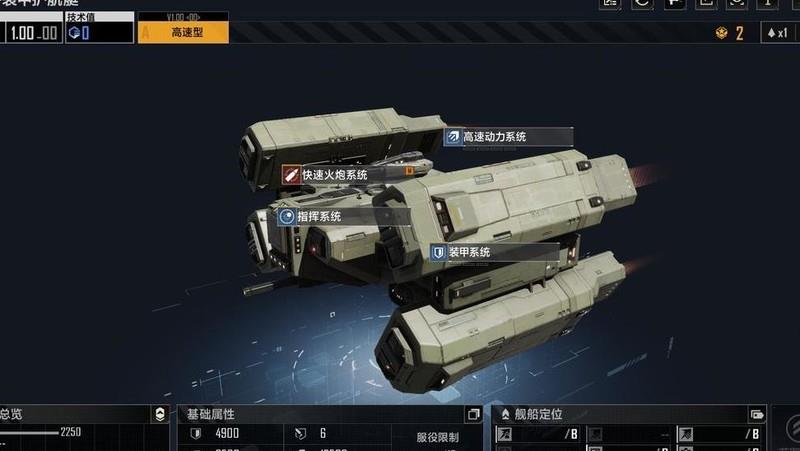Click the x1 ship count button
The image size is (800, 451).
[x=779, y=32]
